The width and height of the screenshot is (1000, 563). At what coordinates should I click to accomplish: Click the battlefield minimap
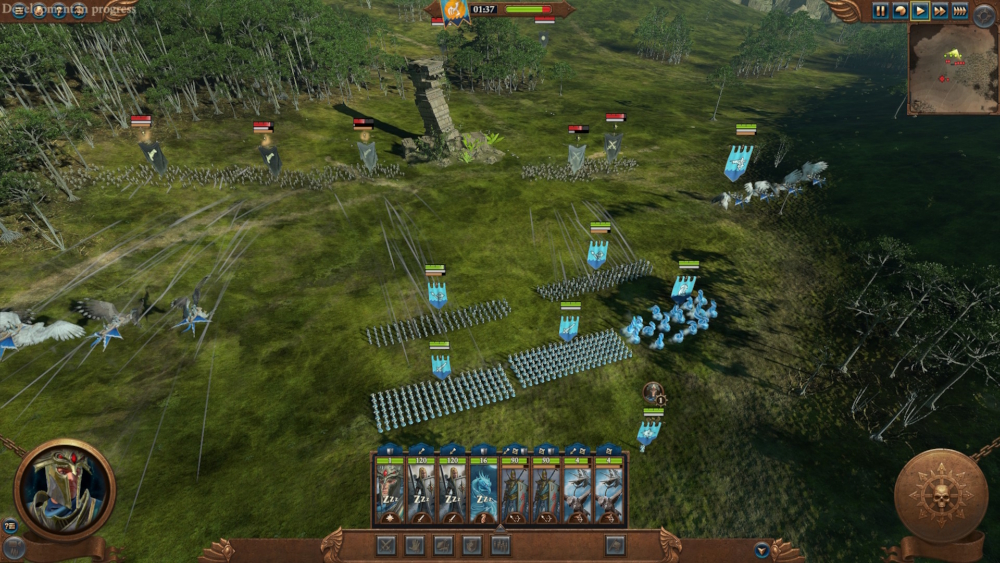[952, 69]
